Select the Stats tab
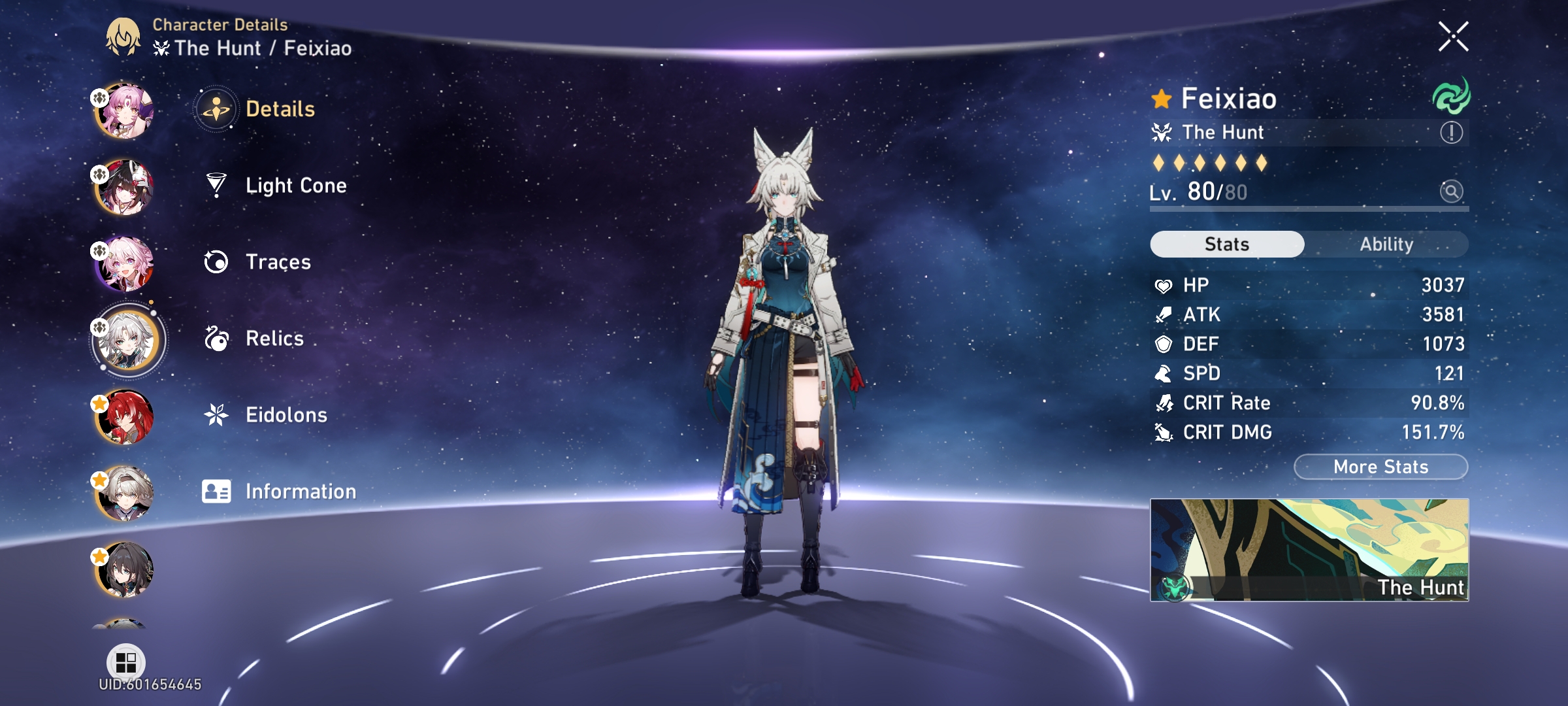 1226,243
